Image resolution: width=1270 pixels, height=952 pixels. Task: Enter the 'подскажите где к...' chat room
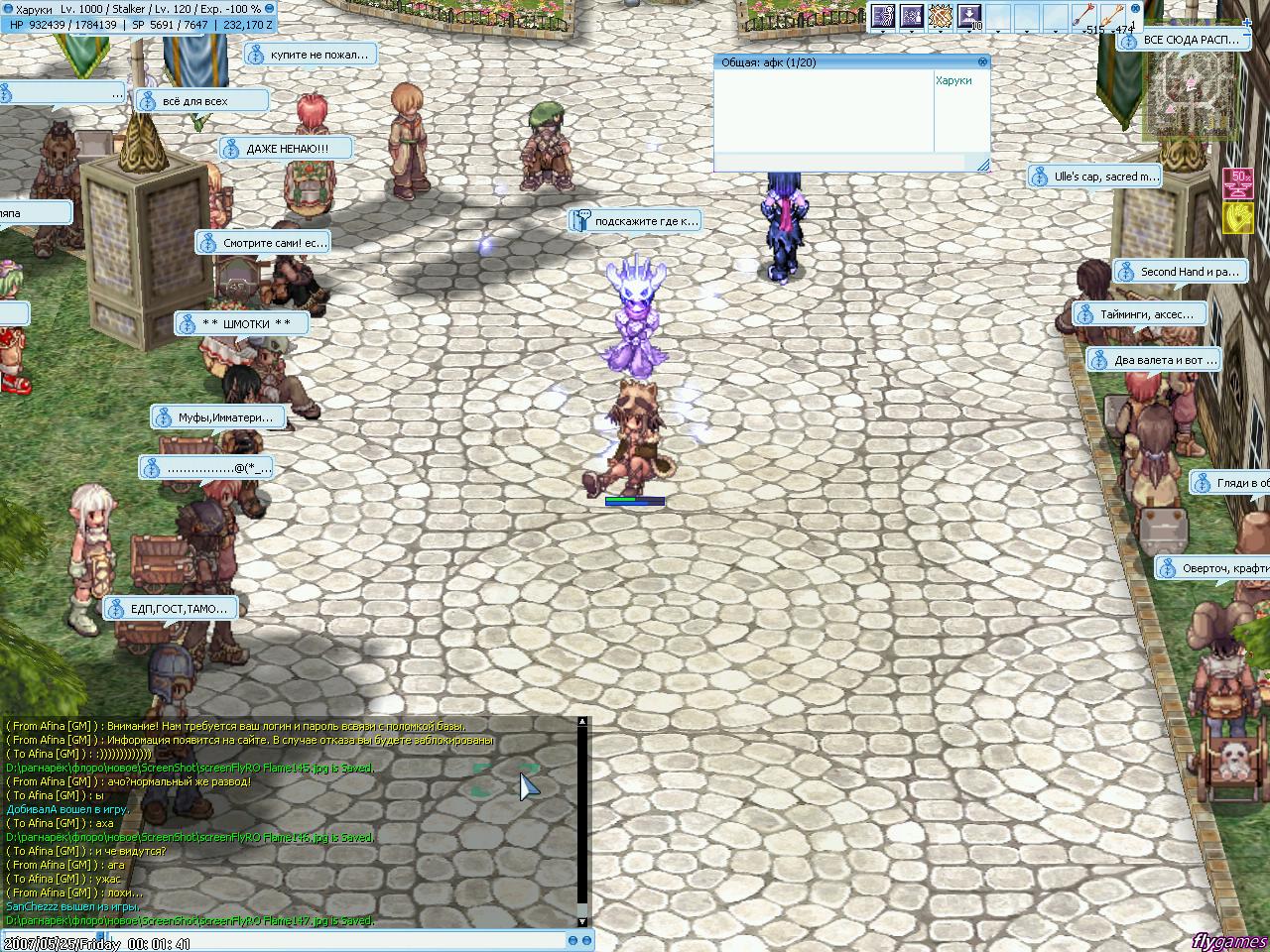coord(636,221)
